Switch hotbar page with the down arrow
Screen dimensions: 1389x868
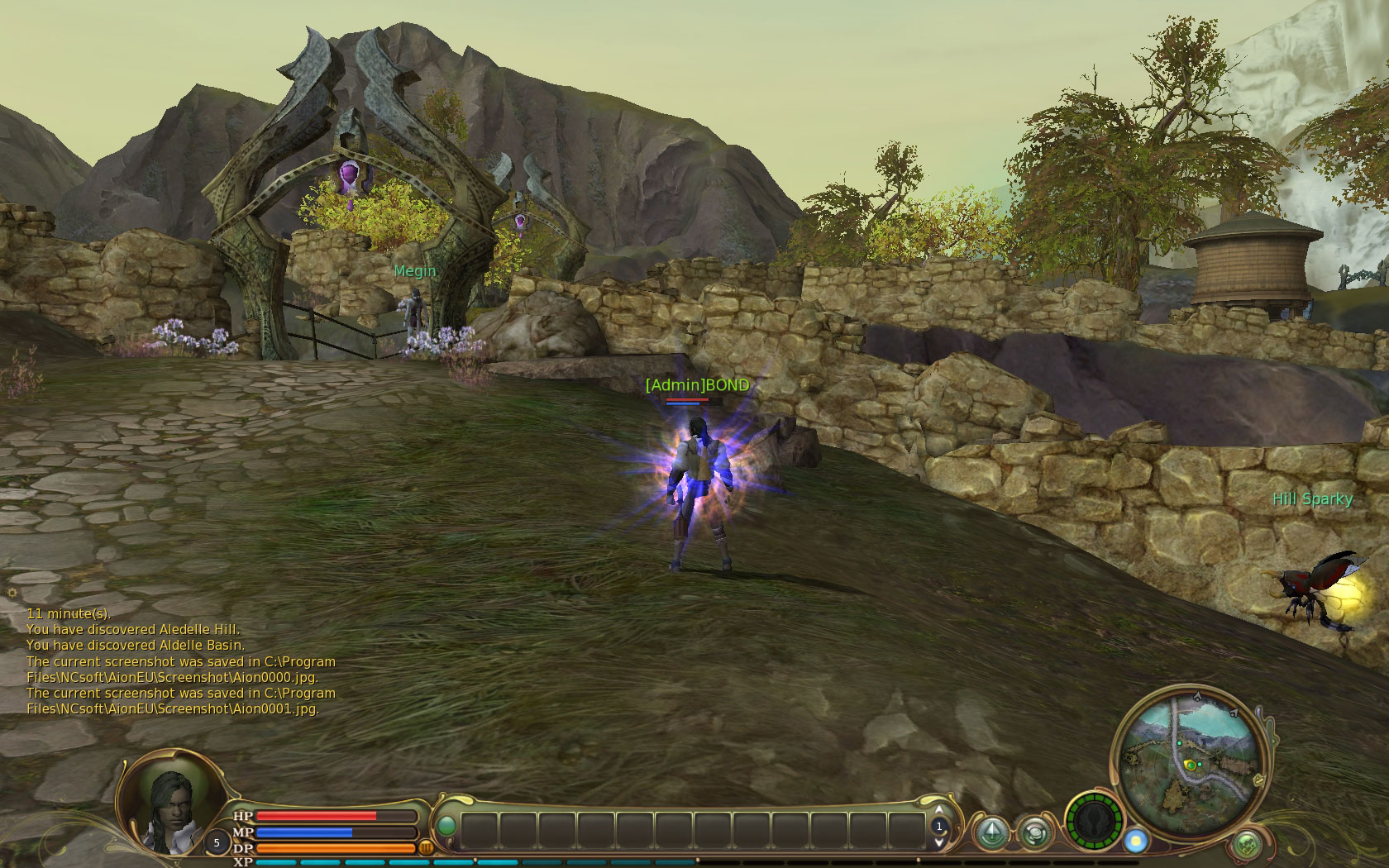click(939, 842)
